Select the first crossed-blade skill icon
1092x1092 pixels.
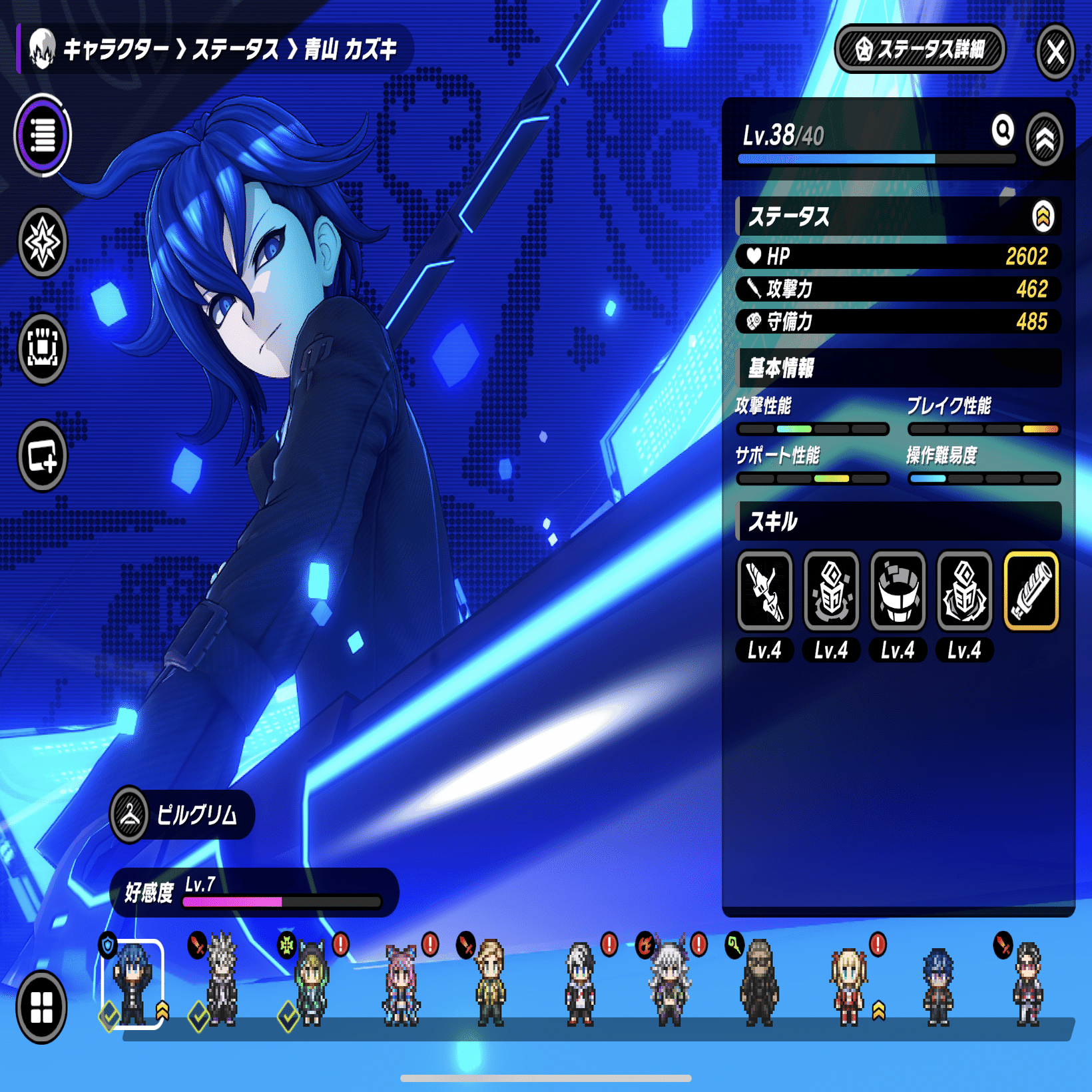click(x=764, y=591)
